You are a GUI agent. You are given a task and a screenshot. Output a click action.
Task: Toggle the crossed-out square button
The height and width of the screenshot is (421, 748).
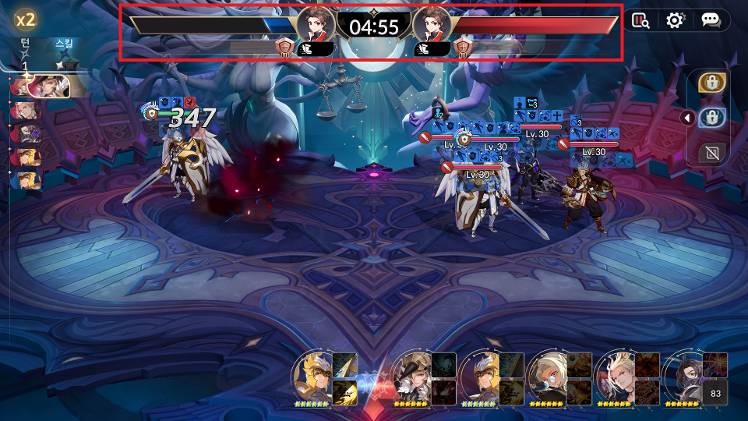[711, 153]
